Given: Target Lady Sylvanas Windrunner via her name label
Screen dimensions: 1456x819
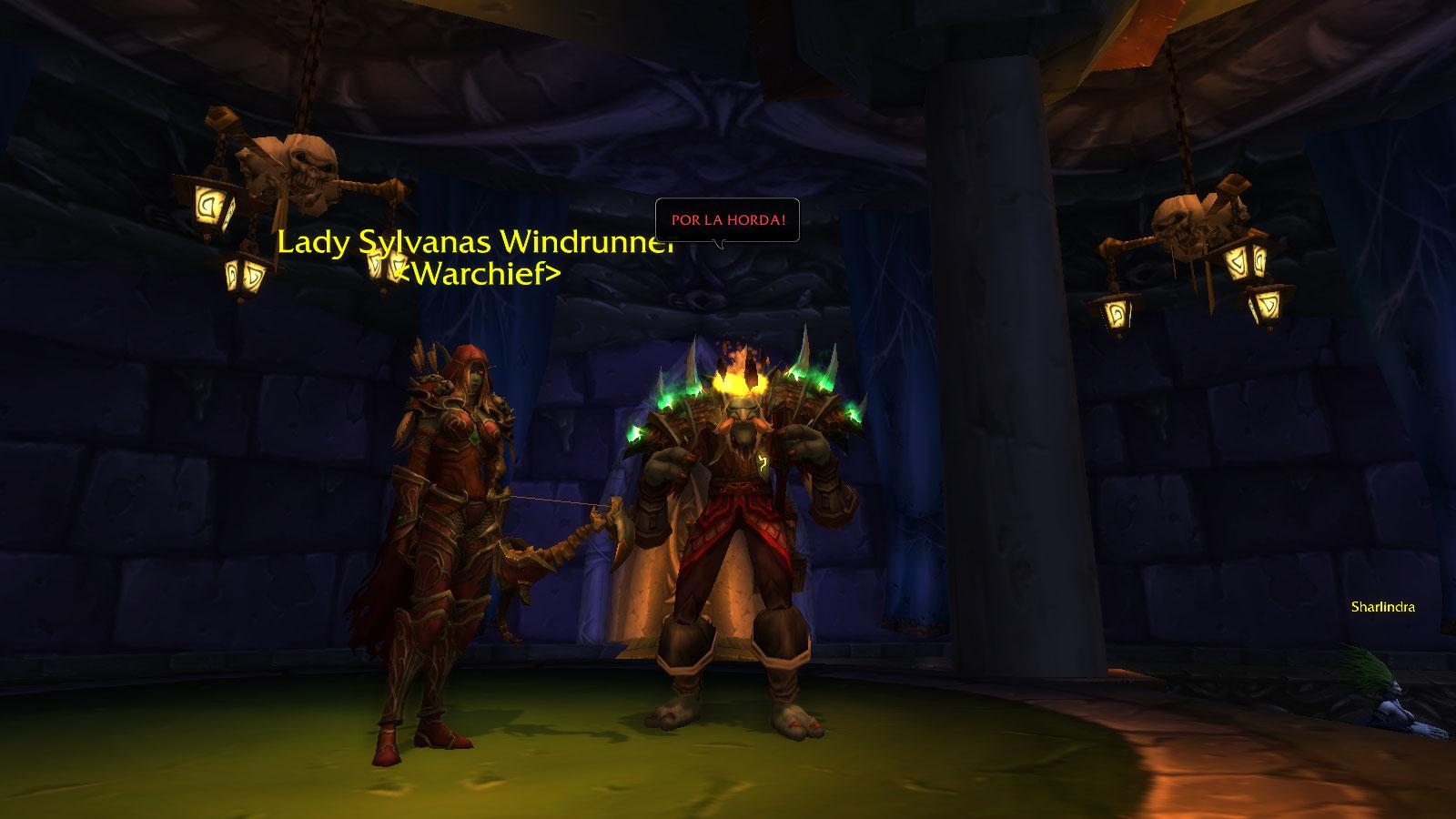Looking at the screenshot, I should point(475,243).
